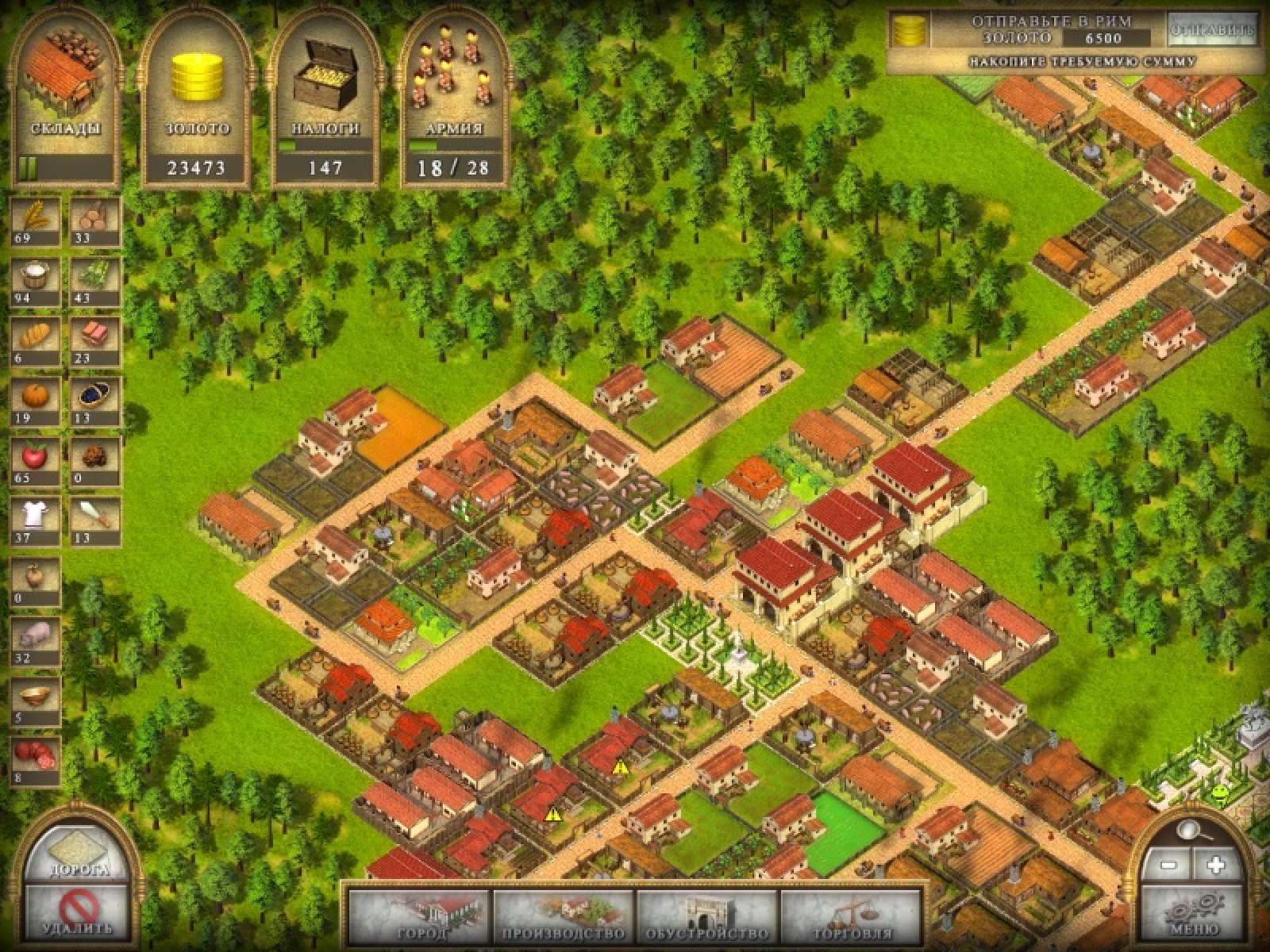The width and height of the screenshot is (1270, 952).
Task: Open the Золото gold panel
Action: (x=195, y=99)
